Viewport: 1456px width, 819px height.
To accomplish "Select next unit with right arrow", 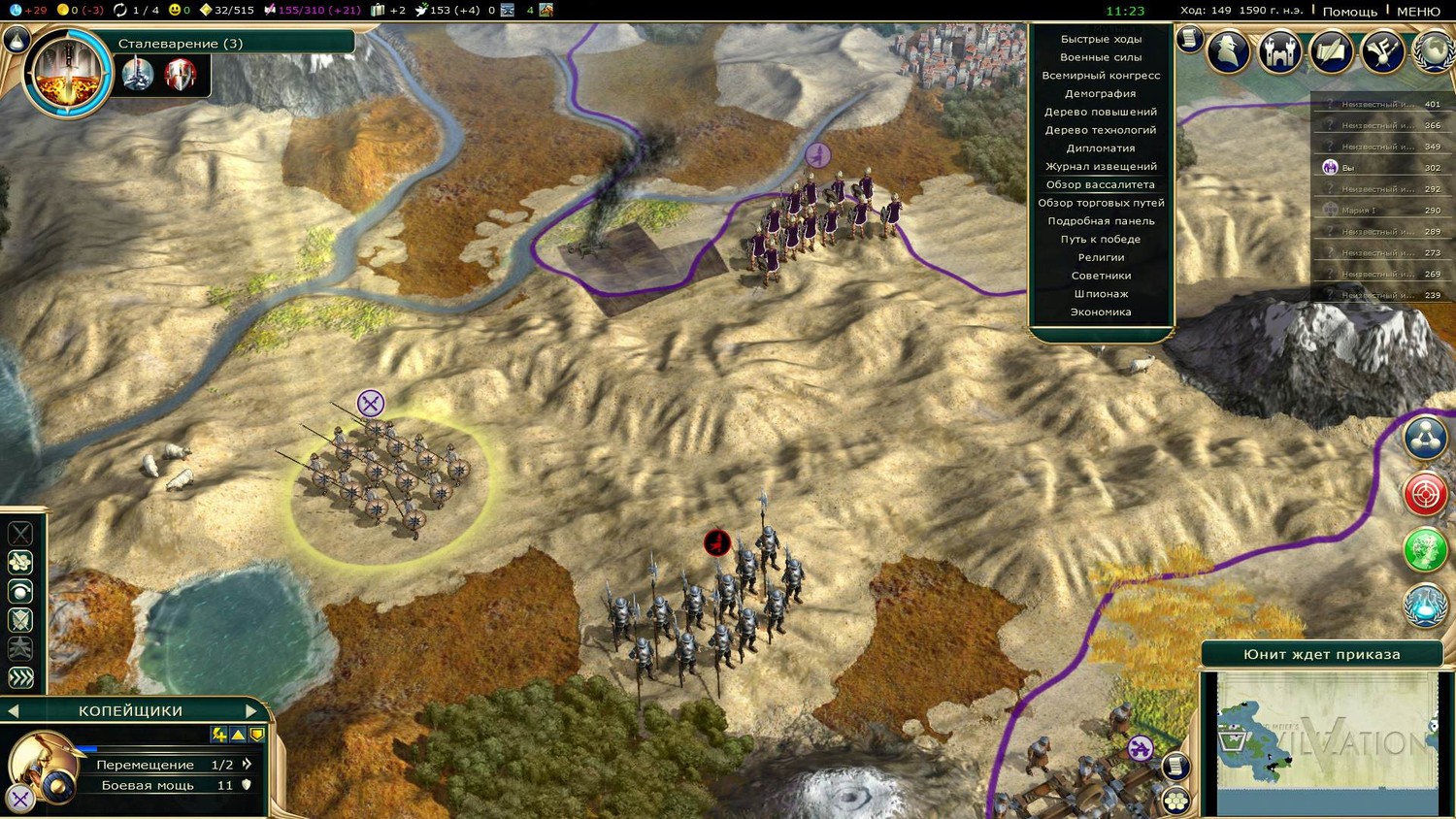I will point(251,711).
